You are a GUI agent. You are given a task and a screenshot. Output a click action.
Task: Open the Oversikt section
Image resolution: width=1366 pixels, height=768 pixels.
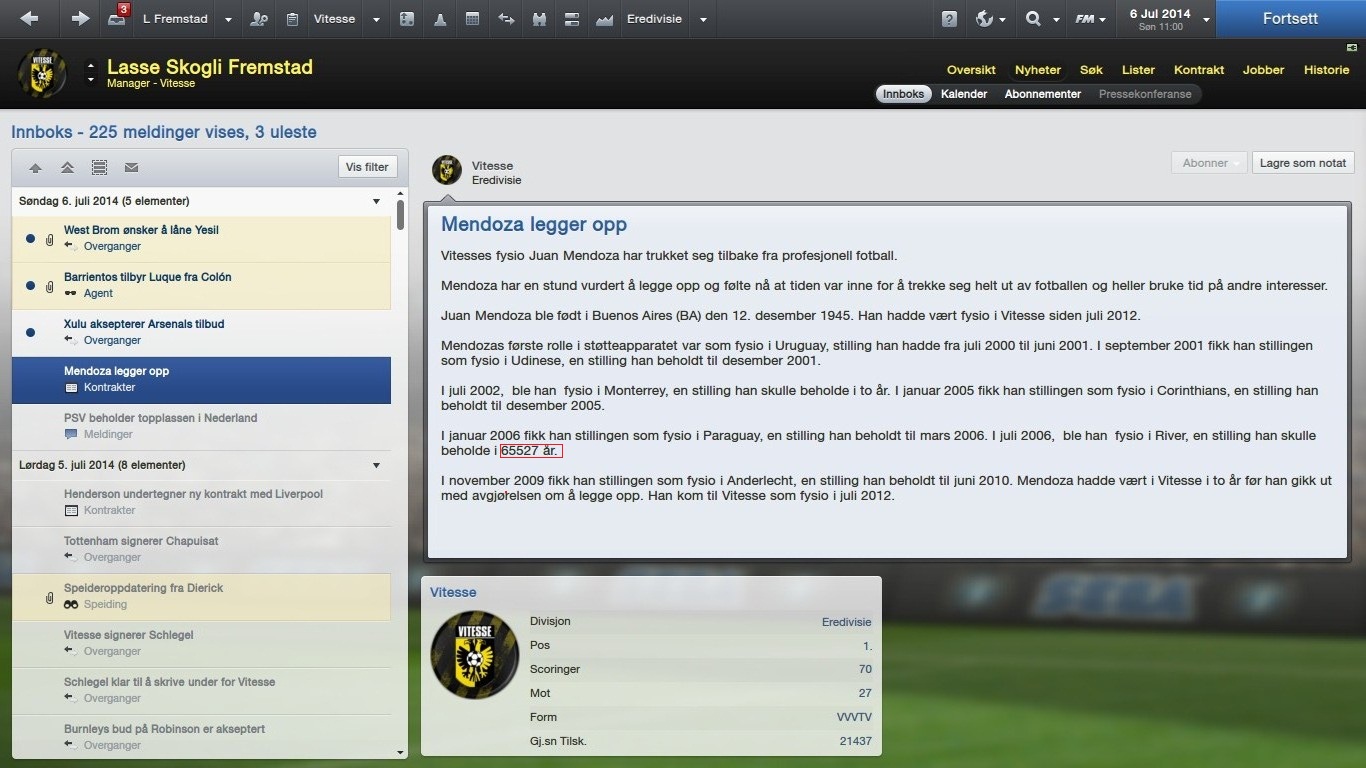[x=971, y=70]
